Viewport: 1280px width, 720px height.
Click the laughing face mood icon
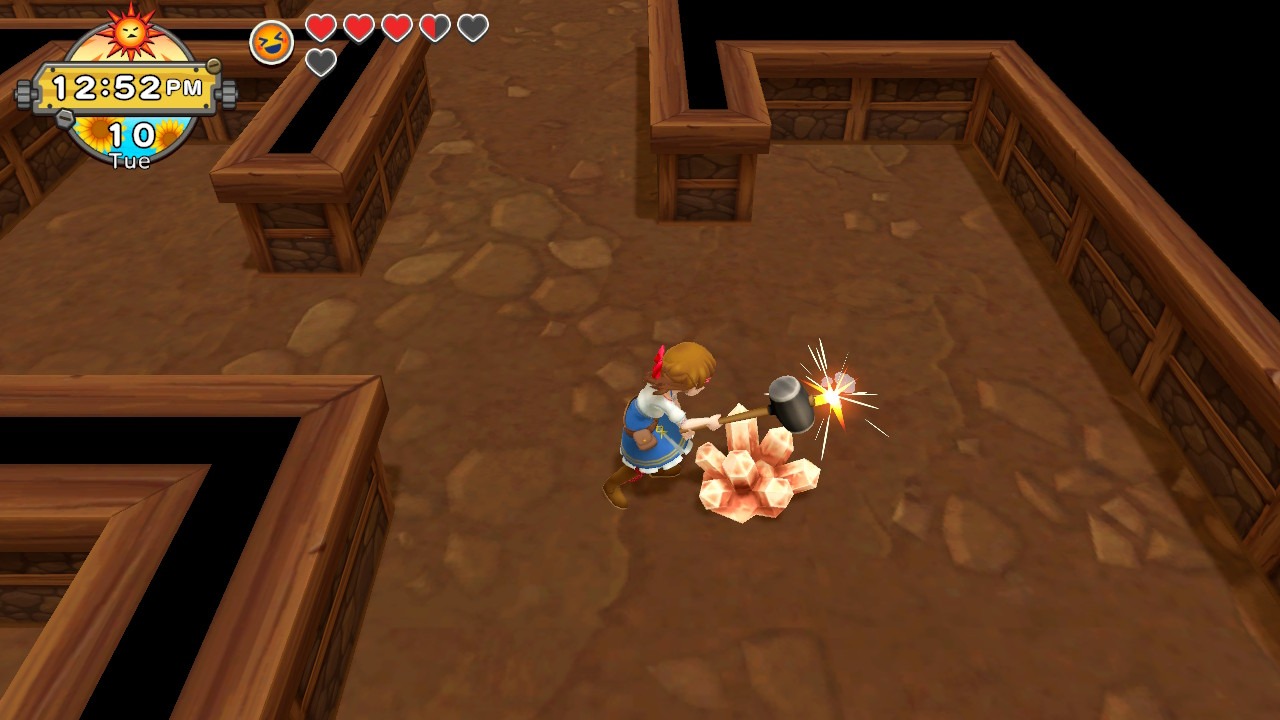point(271,43)
